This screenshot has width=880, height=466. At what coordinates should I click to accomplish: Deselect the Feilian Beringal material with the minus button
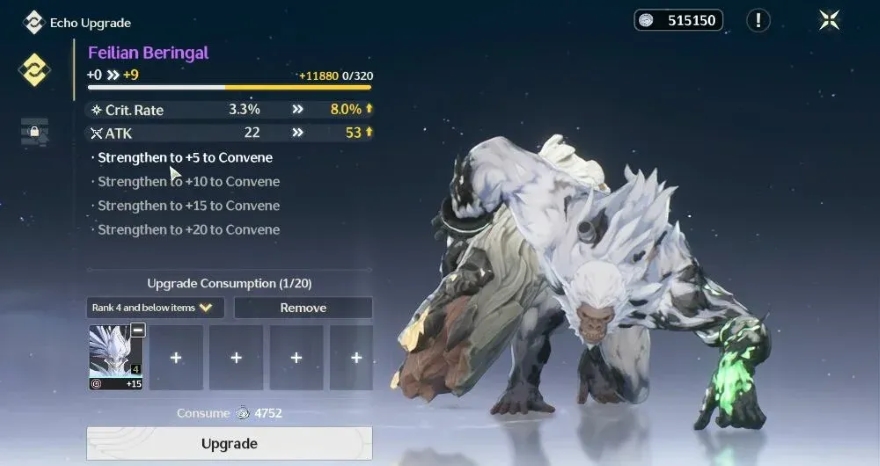[x=138, y=330]
